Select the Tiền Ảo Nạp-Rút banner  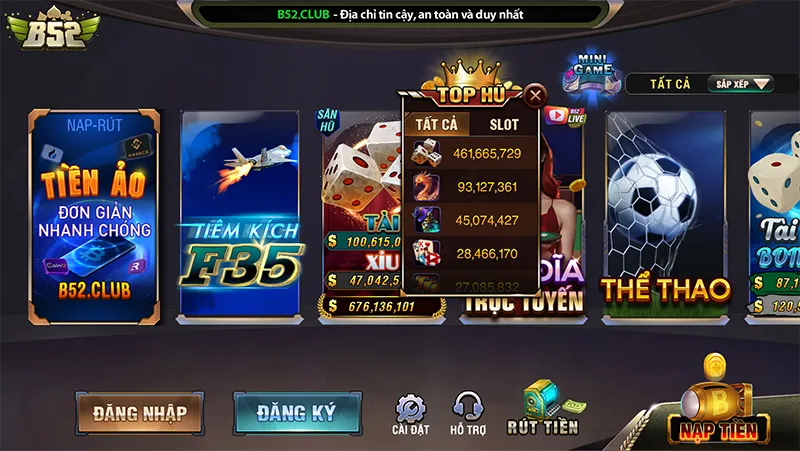[95, 217]
